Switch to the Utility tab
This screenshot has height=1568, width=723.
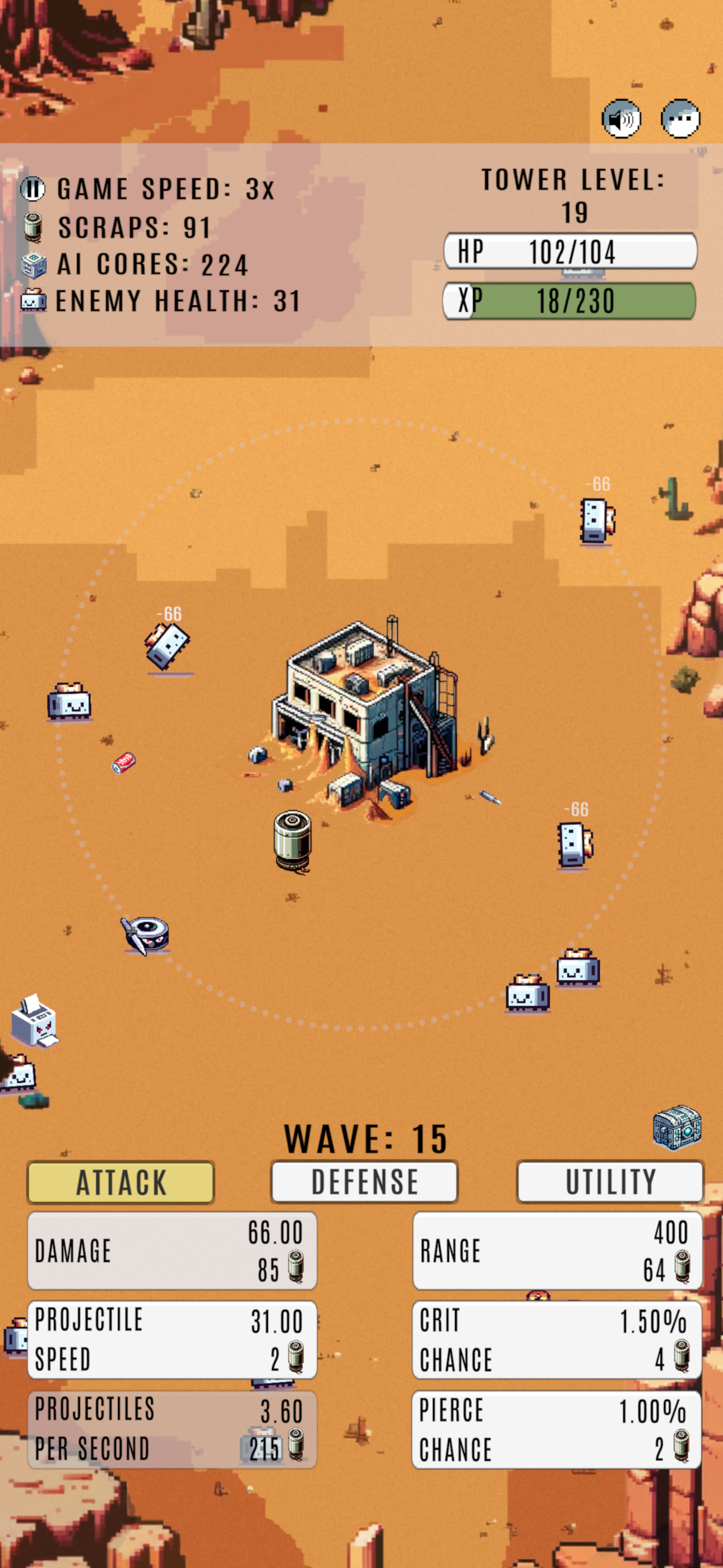click(610, 1181)
